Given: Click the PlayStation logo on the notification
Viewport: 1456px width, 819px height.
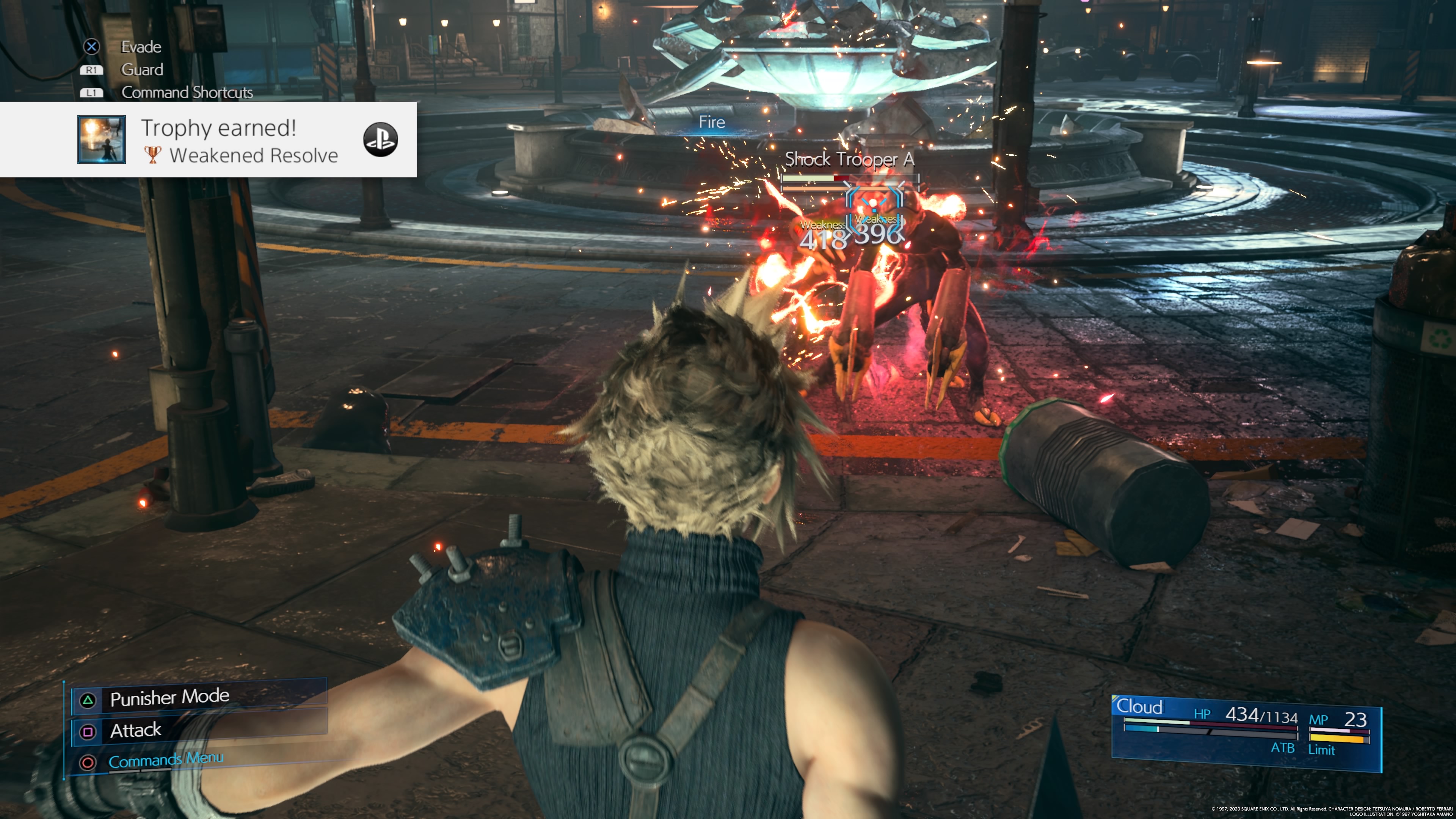Looking at the screenshot, I should [380, 140].
